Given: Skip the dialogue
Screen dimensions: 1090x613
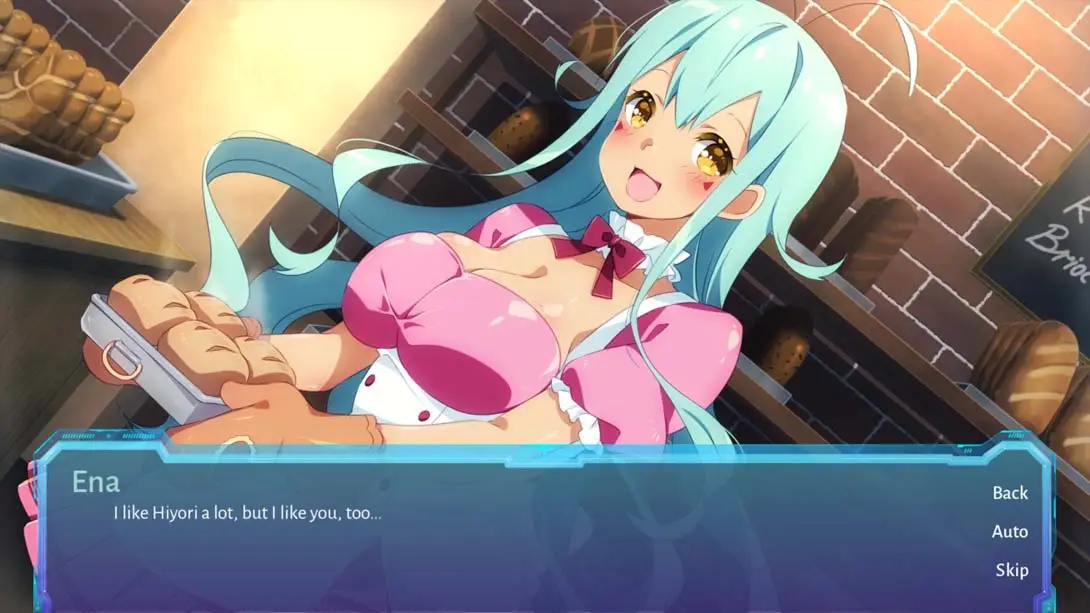Looking at the screenshot, I should (x=1011, y=570).
